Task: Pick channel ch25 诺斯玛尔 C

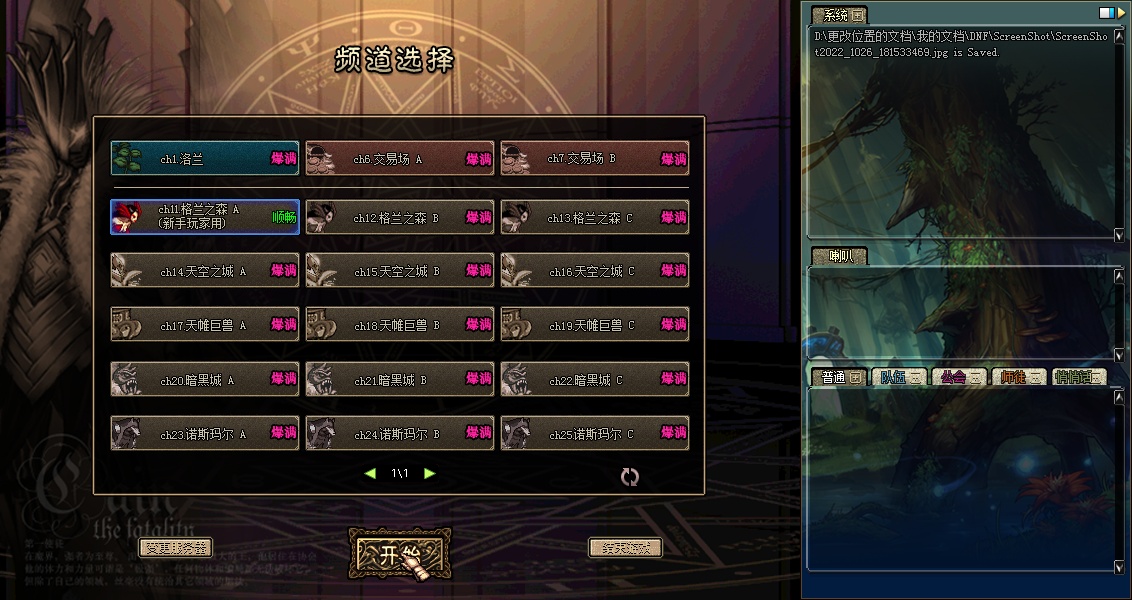Action: click(x=594, y=434)
